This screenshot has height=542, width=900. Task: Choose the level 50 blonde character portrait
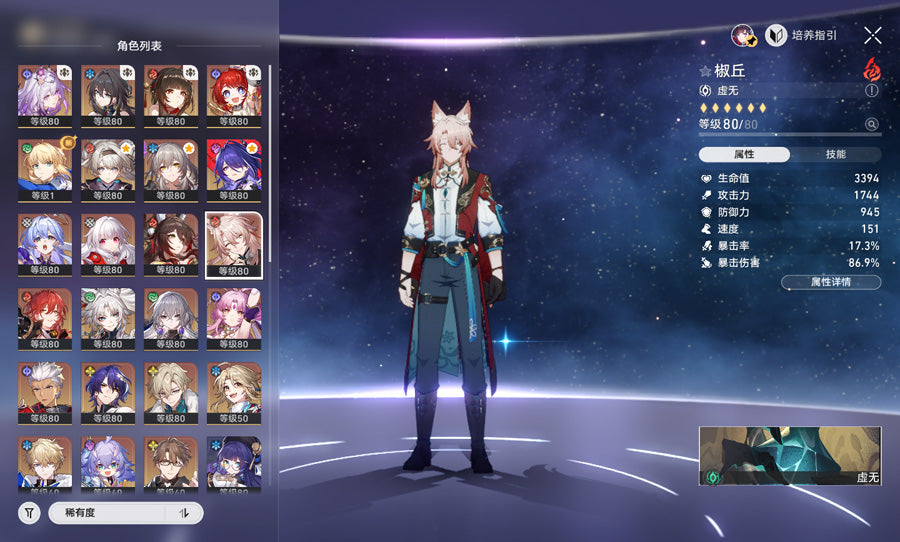pyautogui.click(x=234, y=388)
